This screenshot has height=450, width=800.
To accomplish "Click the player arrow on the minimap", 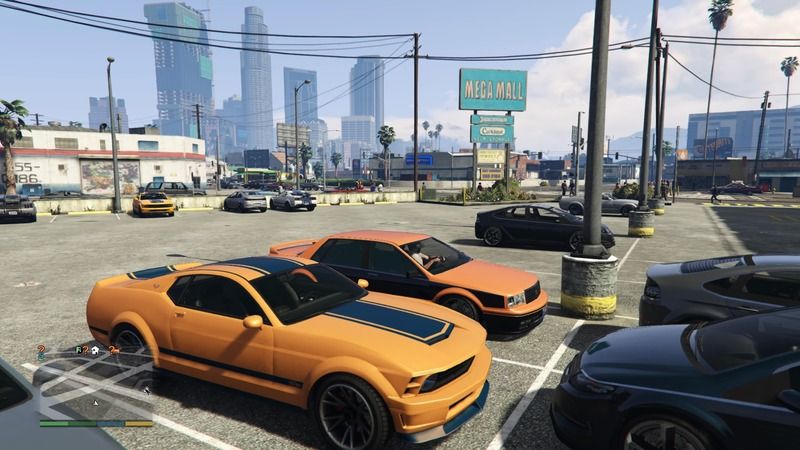I will pyautogui.click(x=95, y=402).
